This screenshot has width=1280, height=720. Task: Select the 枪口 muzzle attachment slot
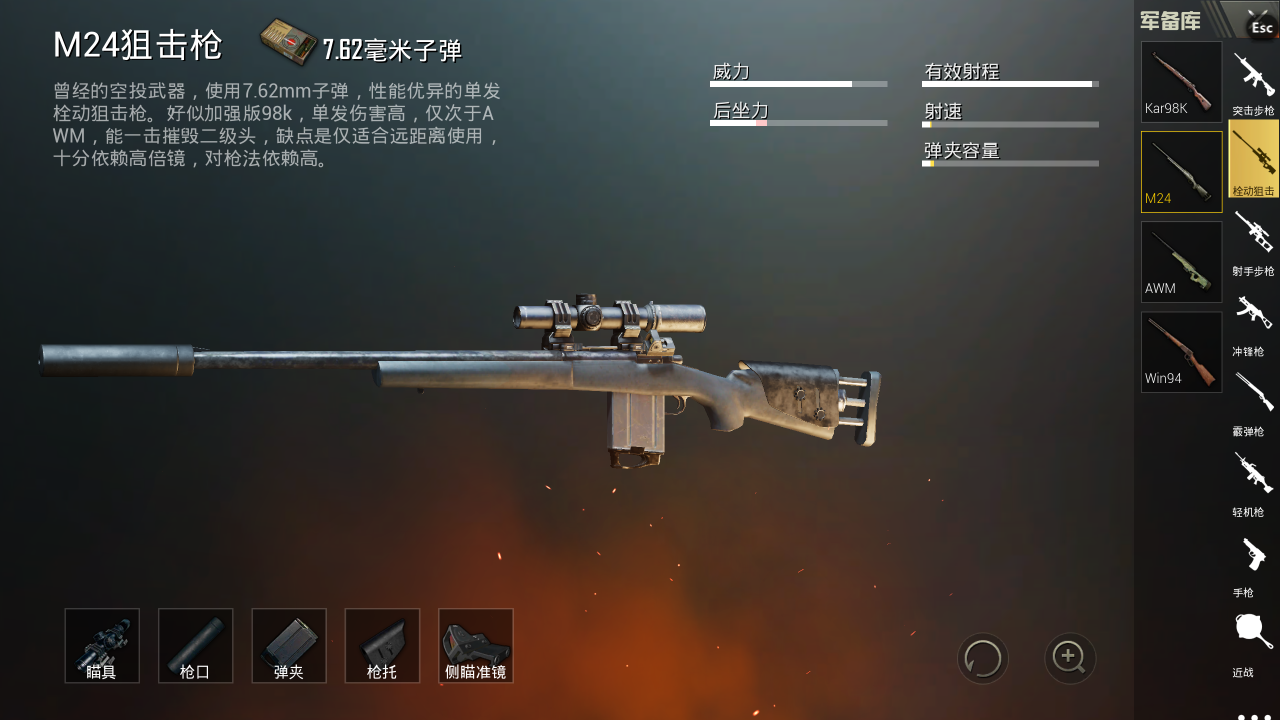(195, 646)
